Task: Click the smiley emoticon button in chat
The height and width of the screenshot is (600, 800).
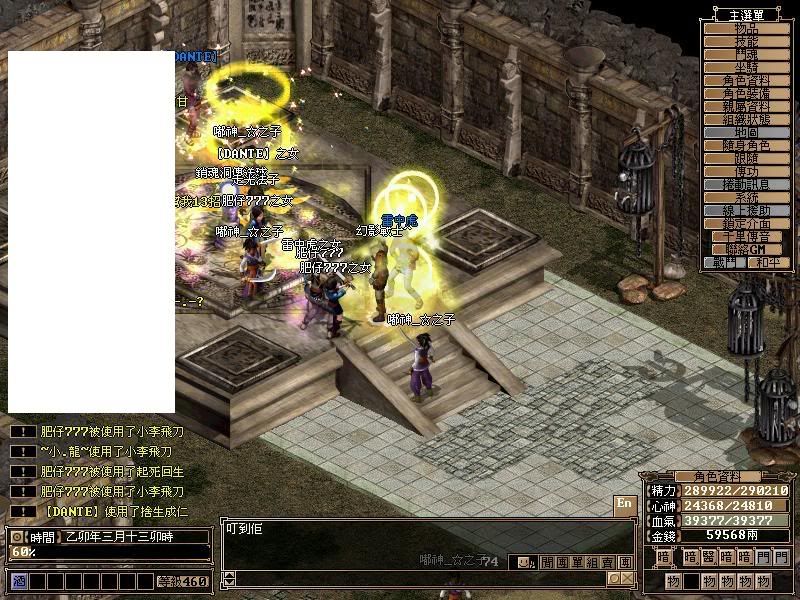Action: click(524, 562)
